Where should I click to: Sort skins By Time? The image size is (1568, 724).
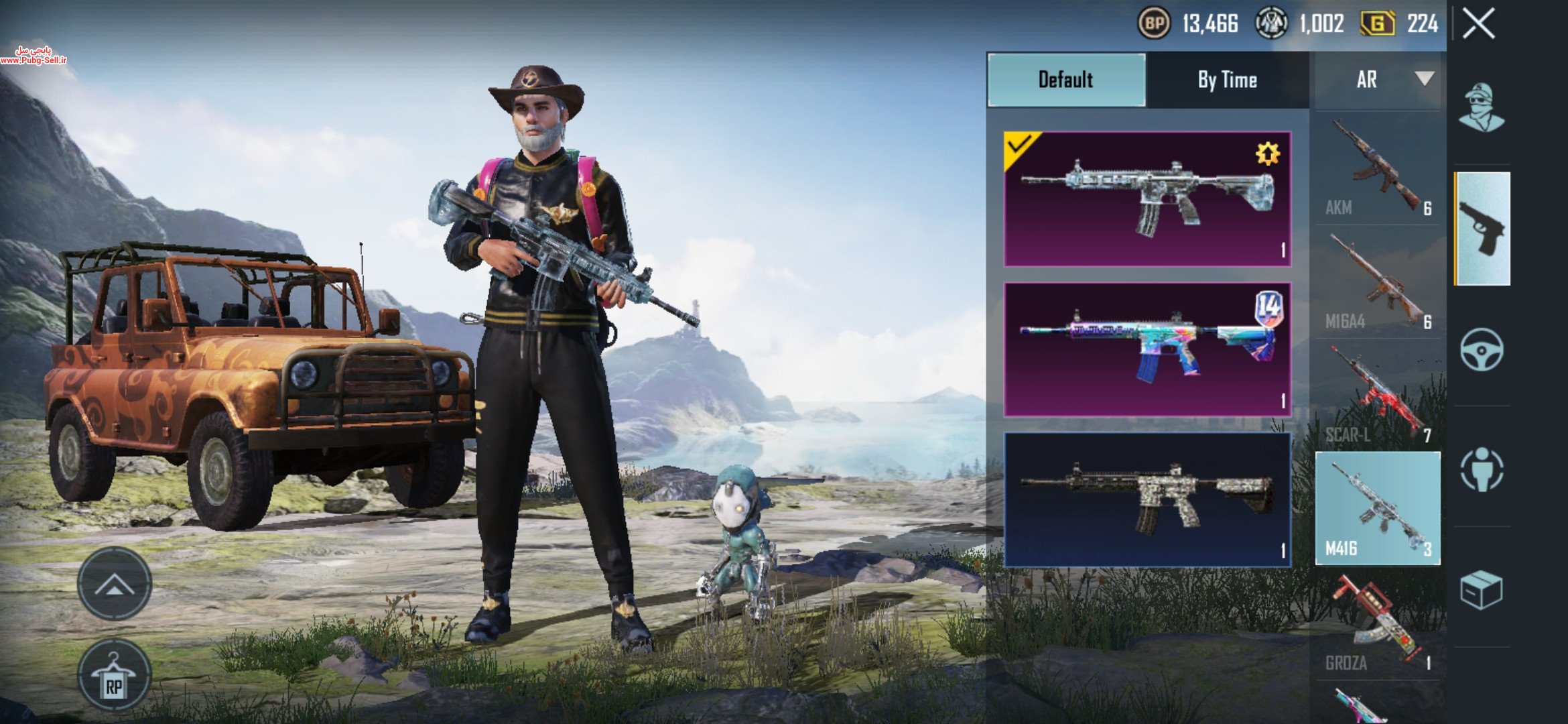(1227, 80)
